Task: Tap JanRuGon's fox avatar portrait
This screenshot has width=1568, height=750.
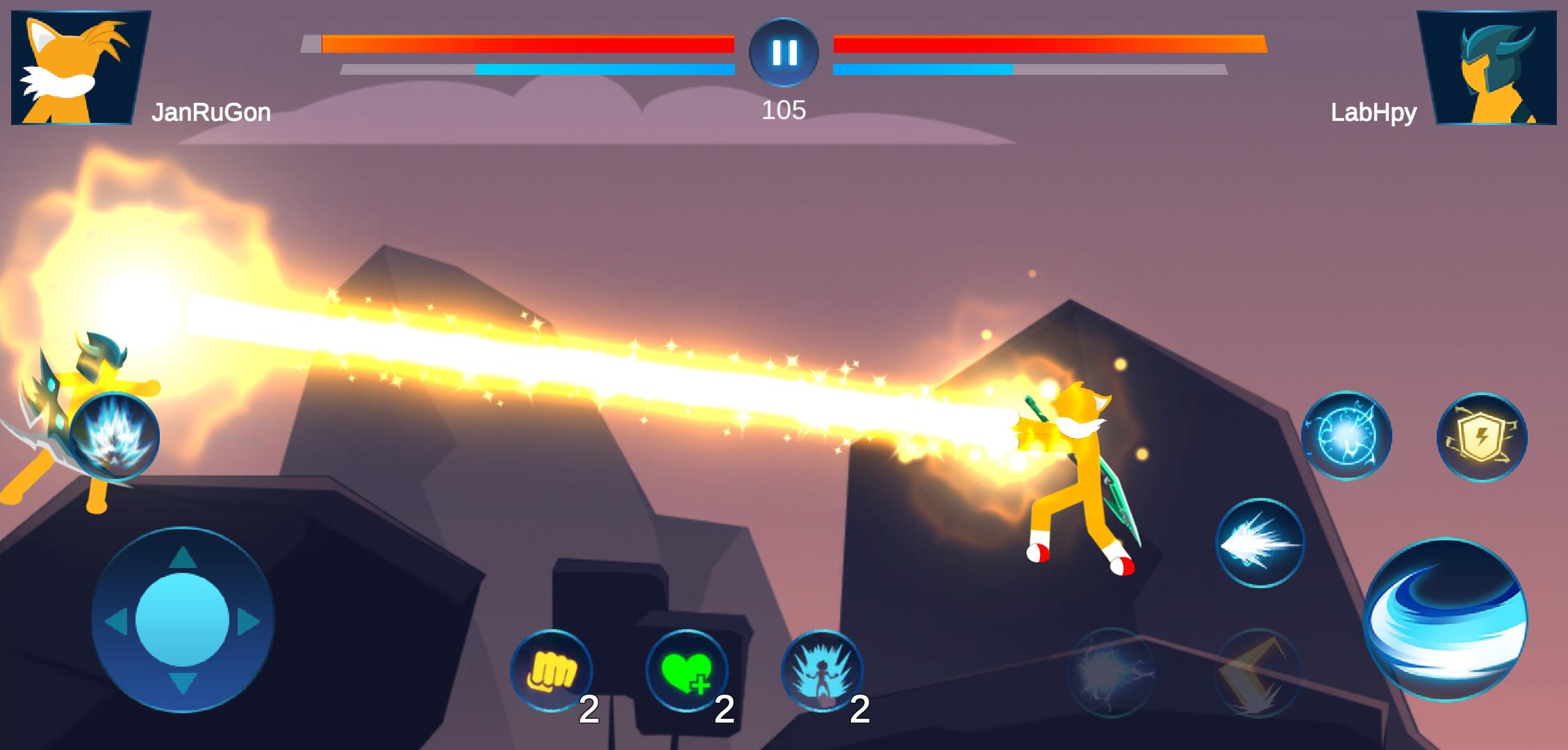Action: 80,68
